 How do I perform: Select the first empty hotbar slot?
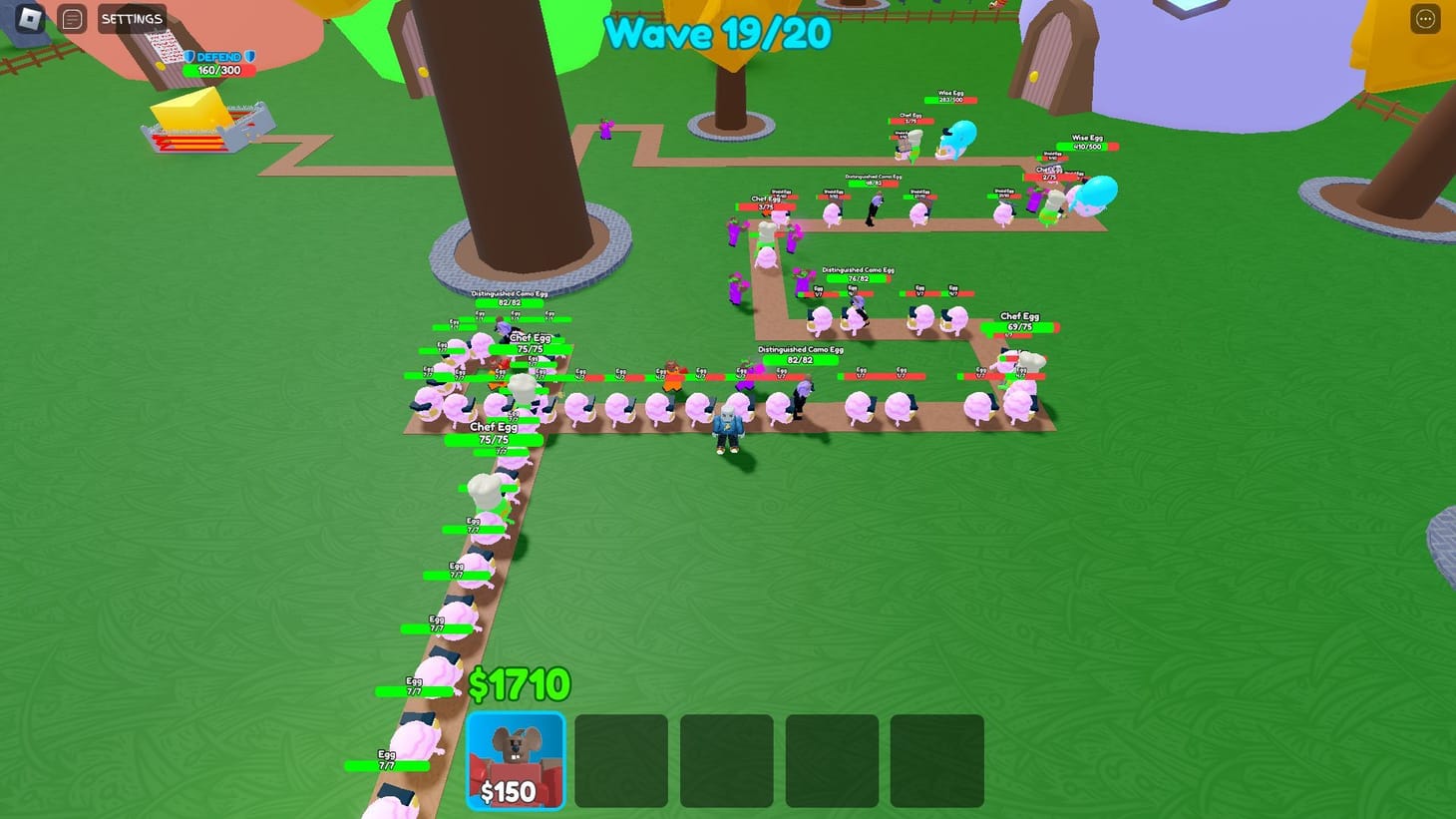620,762
